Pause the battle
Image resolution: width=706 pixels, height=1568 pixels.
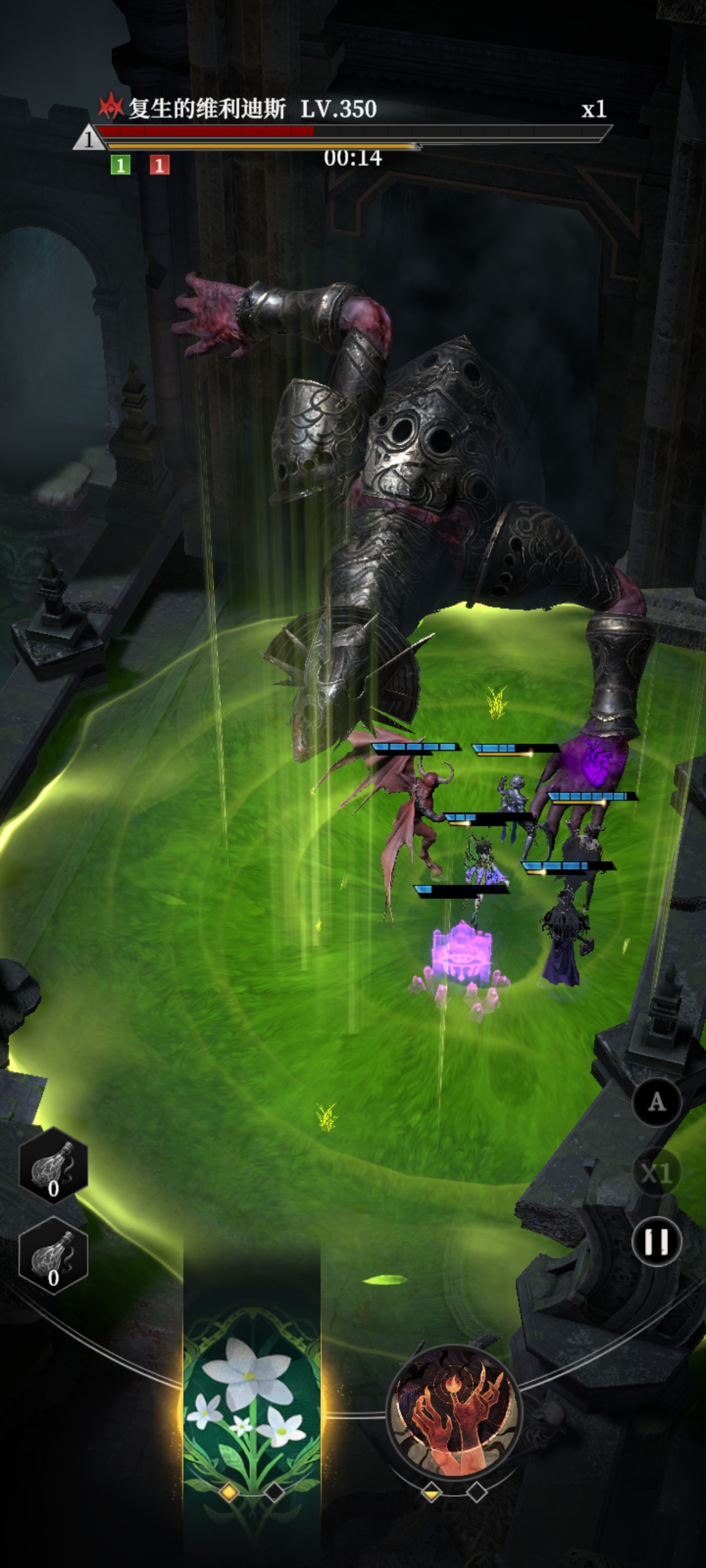[x=656, y=1241]
